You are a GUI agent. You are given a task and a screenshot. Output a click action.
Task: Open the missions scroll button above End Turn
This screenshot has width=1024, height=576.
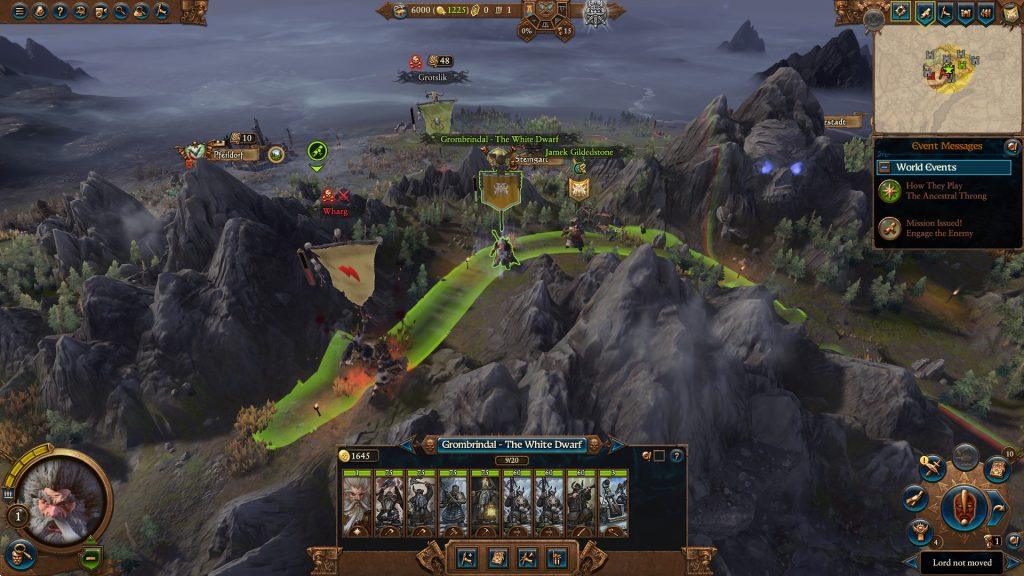(x=995, y=470)
